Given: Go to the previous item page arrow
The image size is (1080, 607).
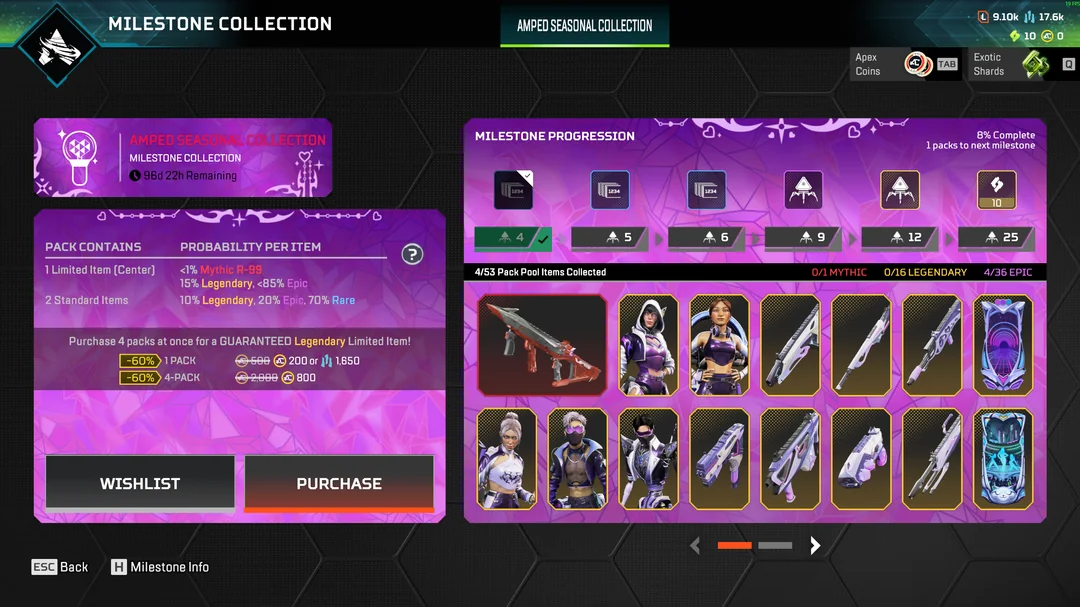Looking at the screenshot, I should pyautogui.click(x=696, y=545).
